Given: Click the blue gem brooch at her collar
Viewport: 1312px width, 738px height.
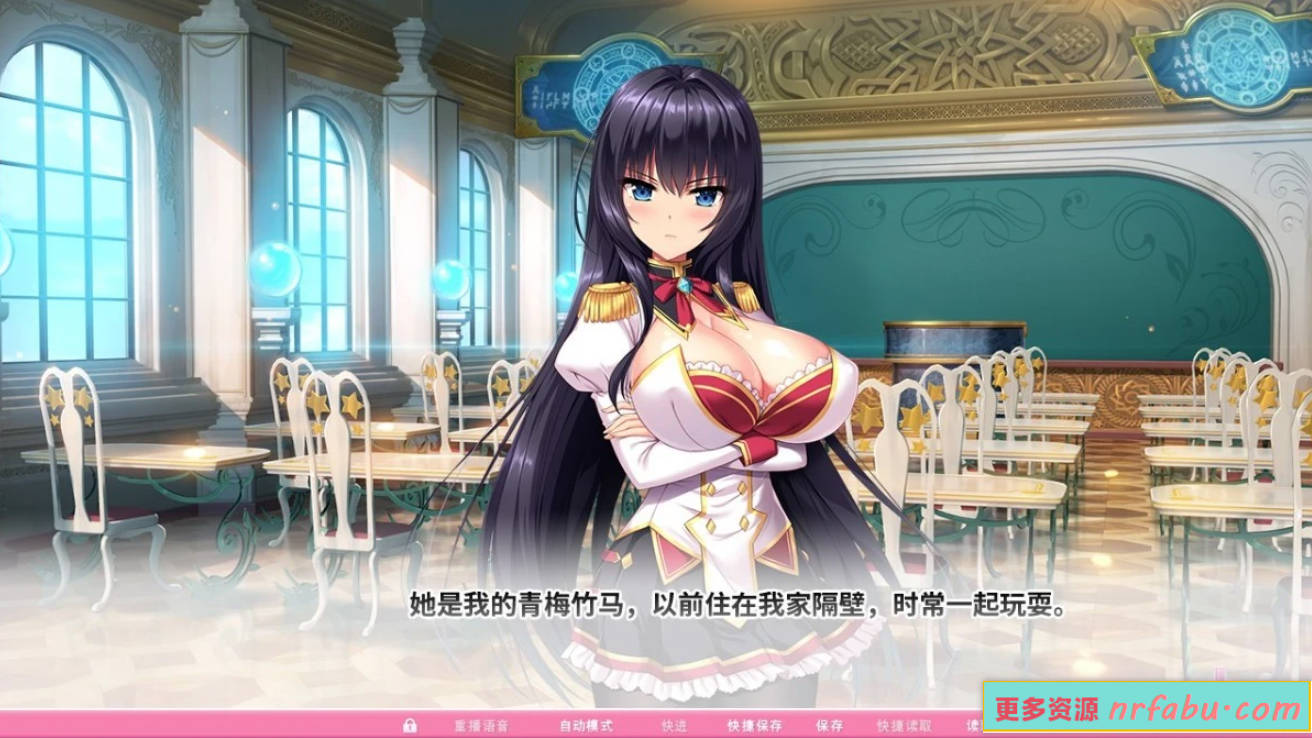Looking at the screenshot, I should [684, 284].
